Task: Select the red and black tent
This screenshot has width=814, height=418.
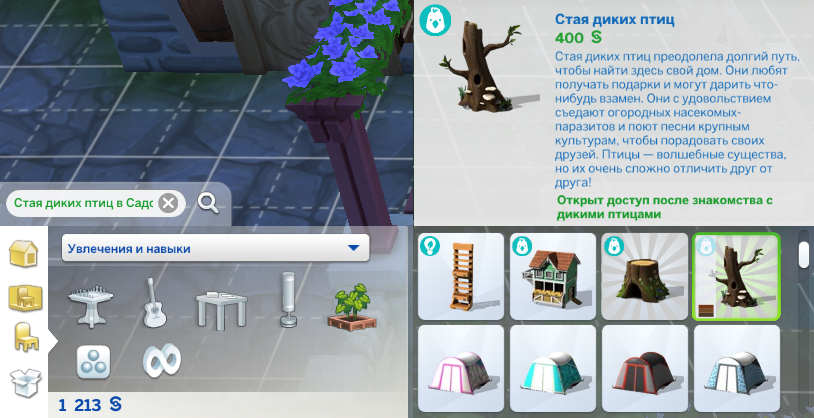Action: (x=644, y=370)
